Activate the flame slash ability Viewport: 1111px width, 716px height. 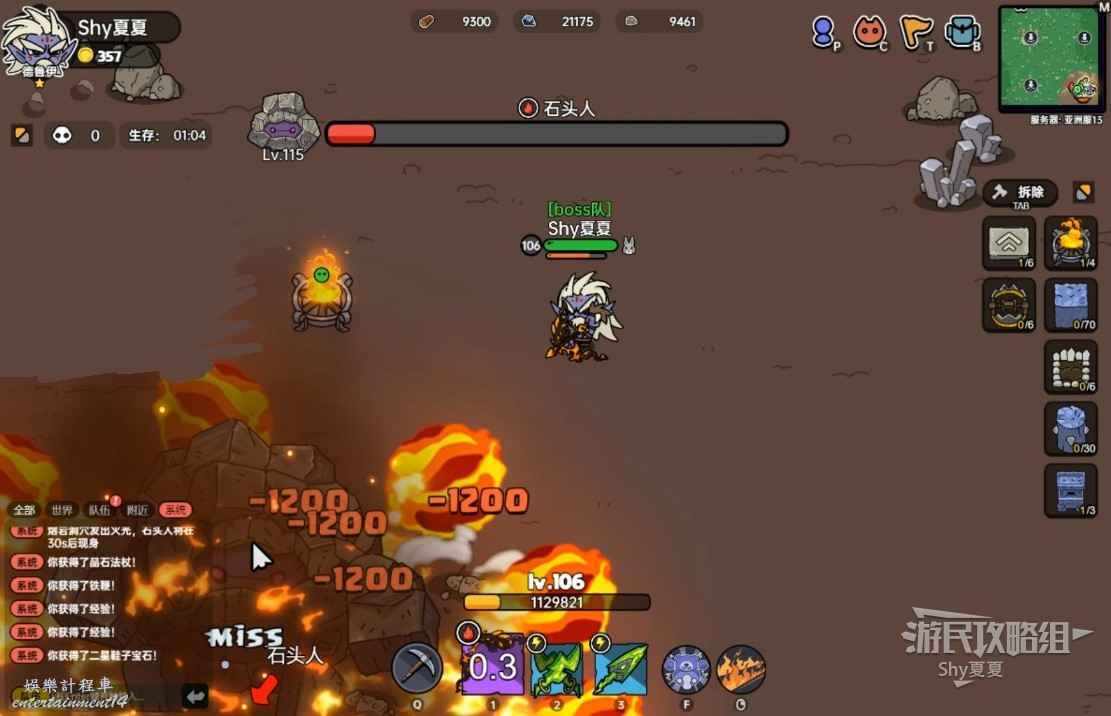click(x=741, y=669)
